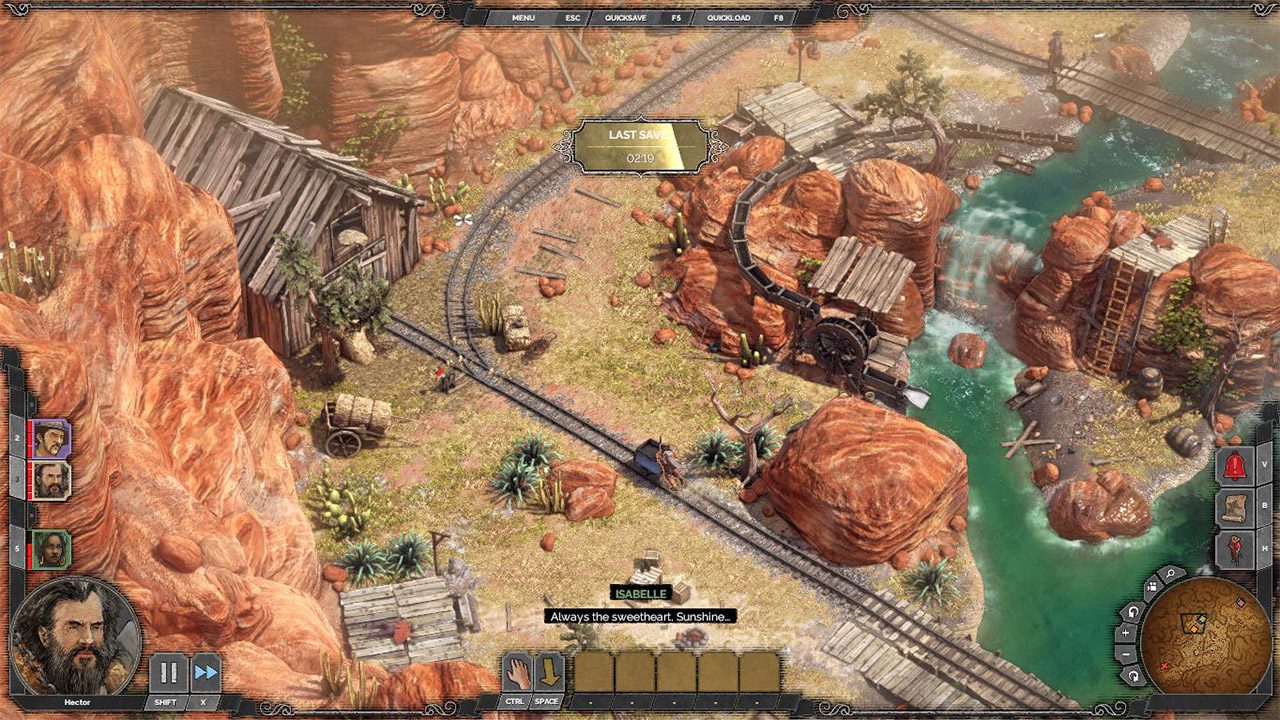1280x720 pixels.
Task: Zoom out with the minimap minus button
Action: (x=1127, y=655)
